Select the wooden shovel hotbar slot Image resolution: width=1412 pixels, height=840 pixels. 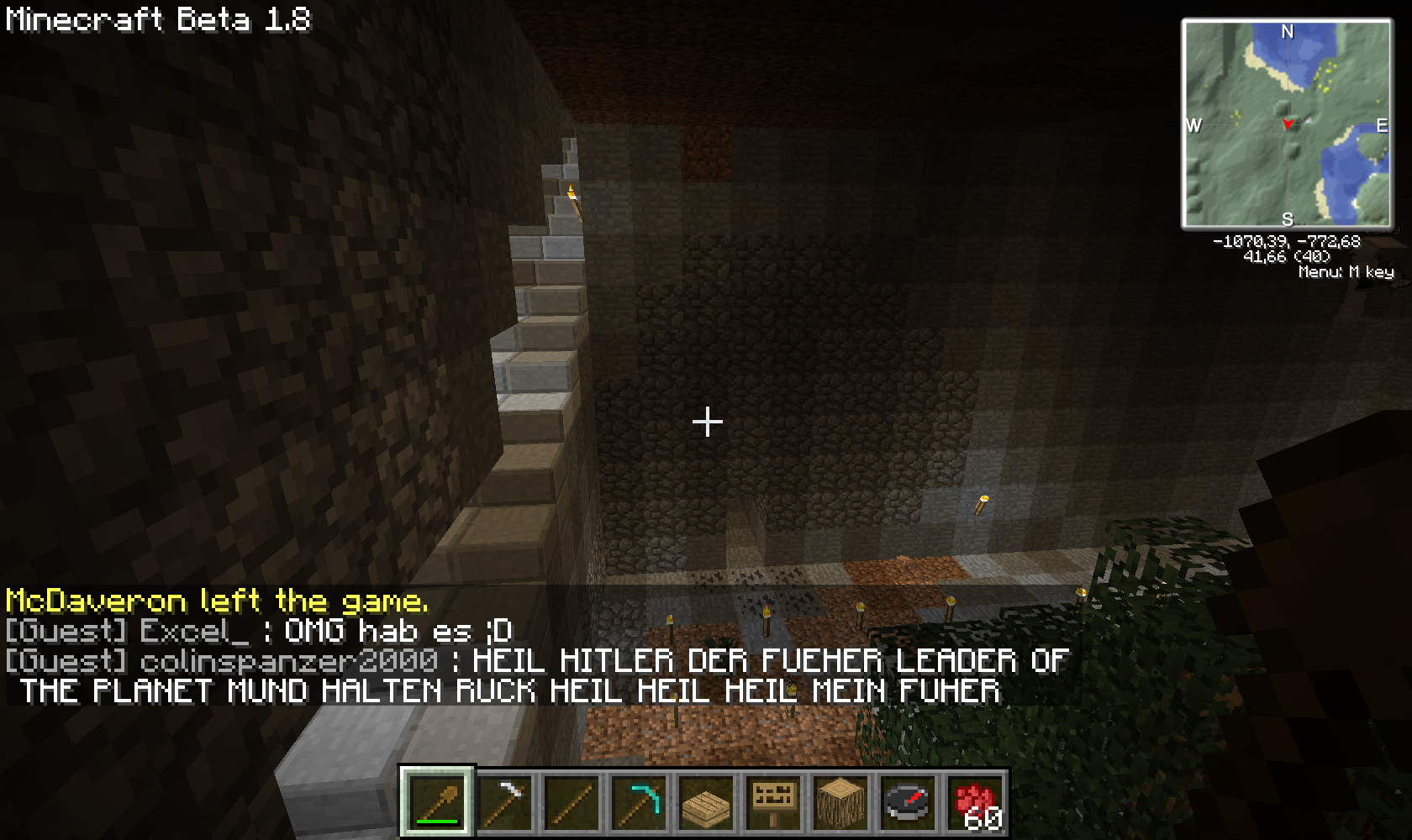pos(436,802)
